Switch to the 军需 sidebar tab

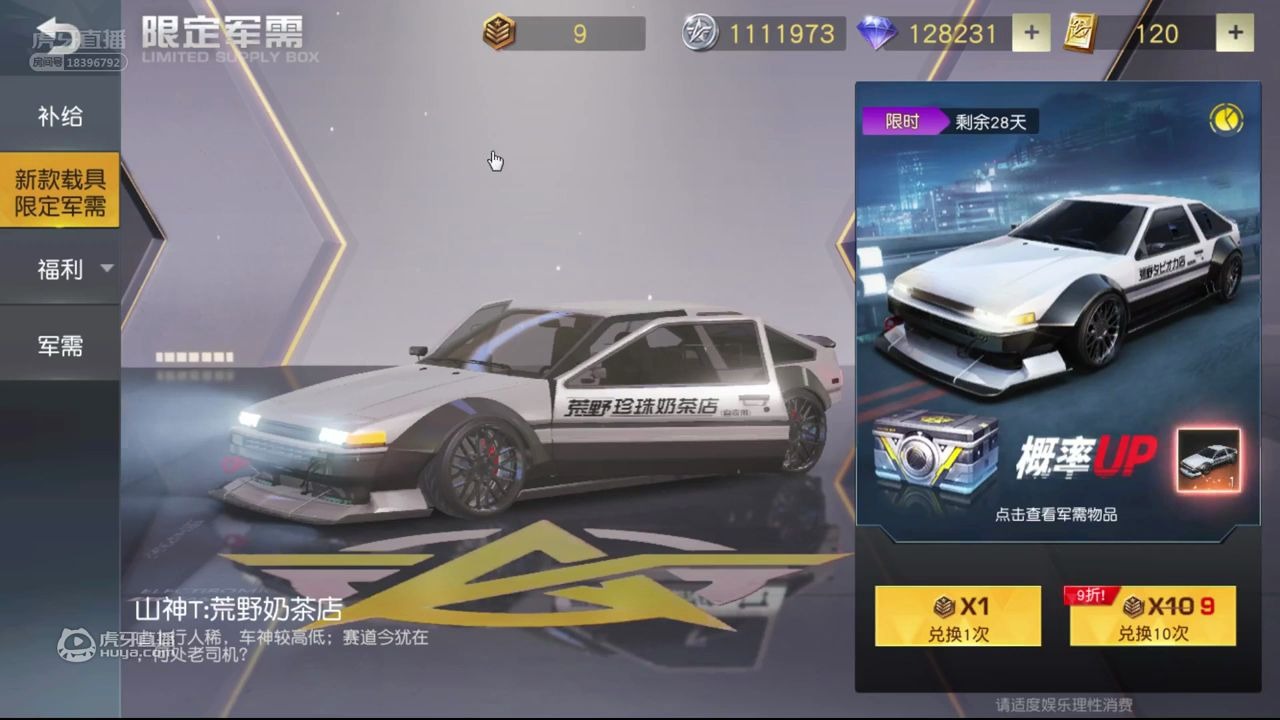[x=60, y=344]
